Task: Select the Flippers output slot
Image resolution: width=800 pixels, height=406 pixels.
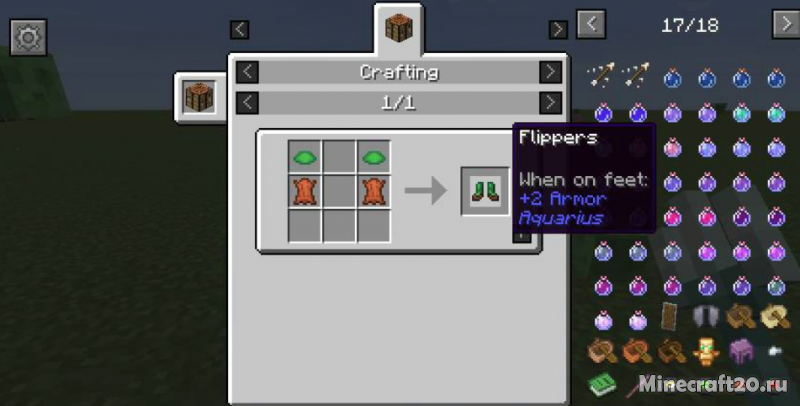Action: pos(485,190)
